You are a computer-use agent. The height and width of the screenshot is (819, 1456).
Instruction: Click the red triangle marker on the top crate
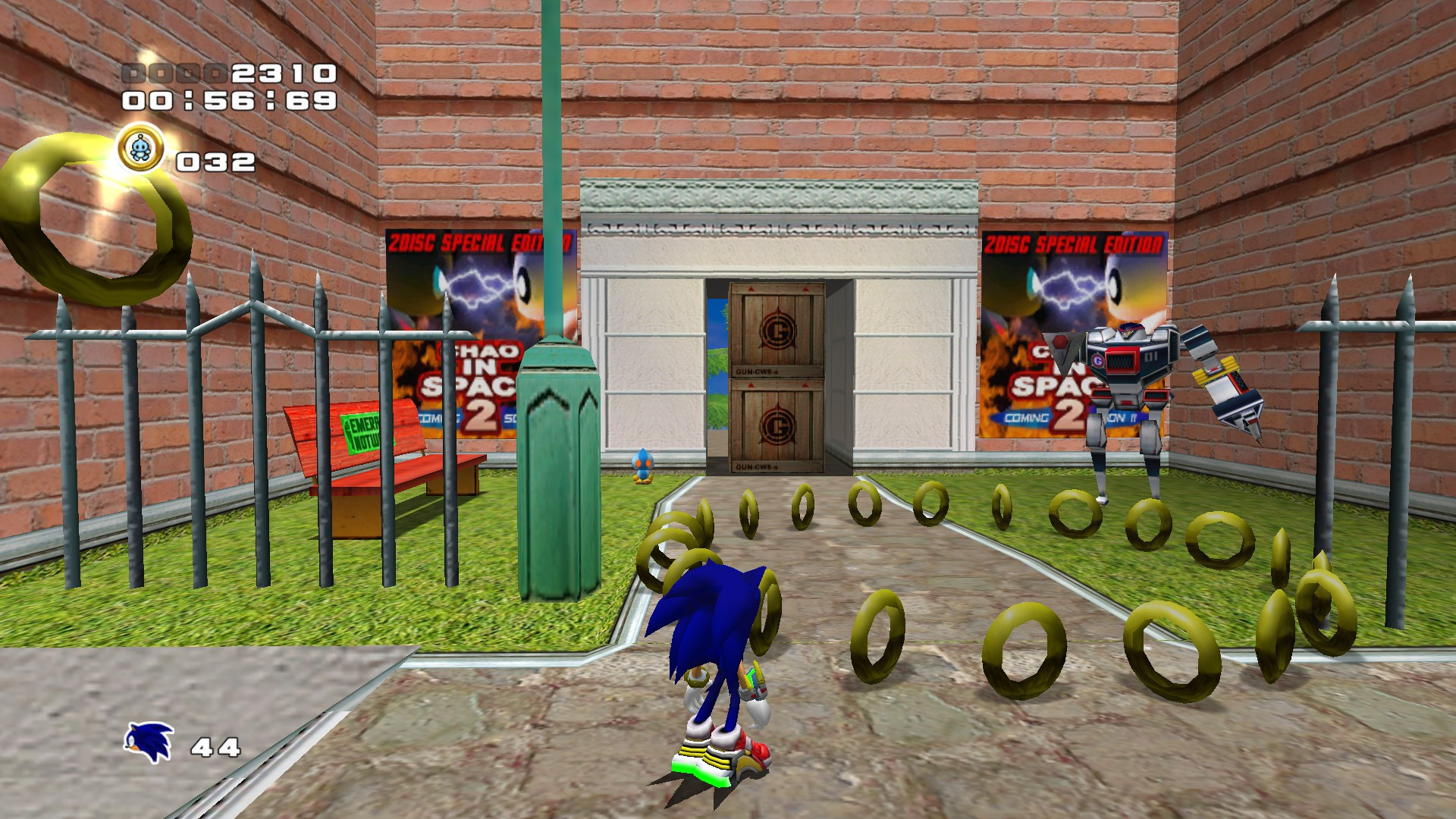point(749,289)
